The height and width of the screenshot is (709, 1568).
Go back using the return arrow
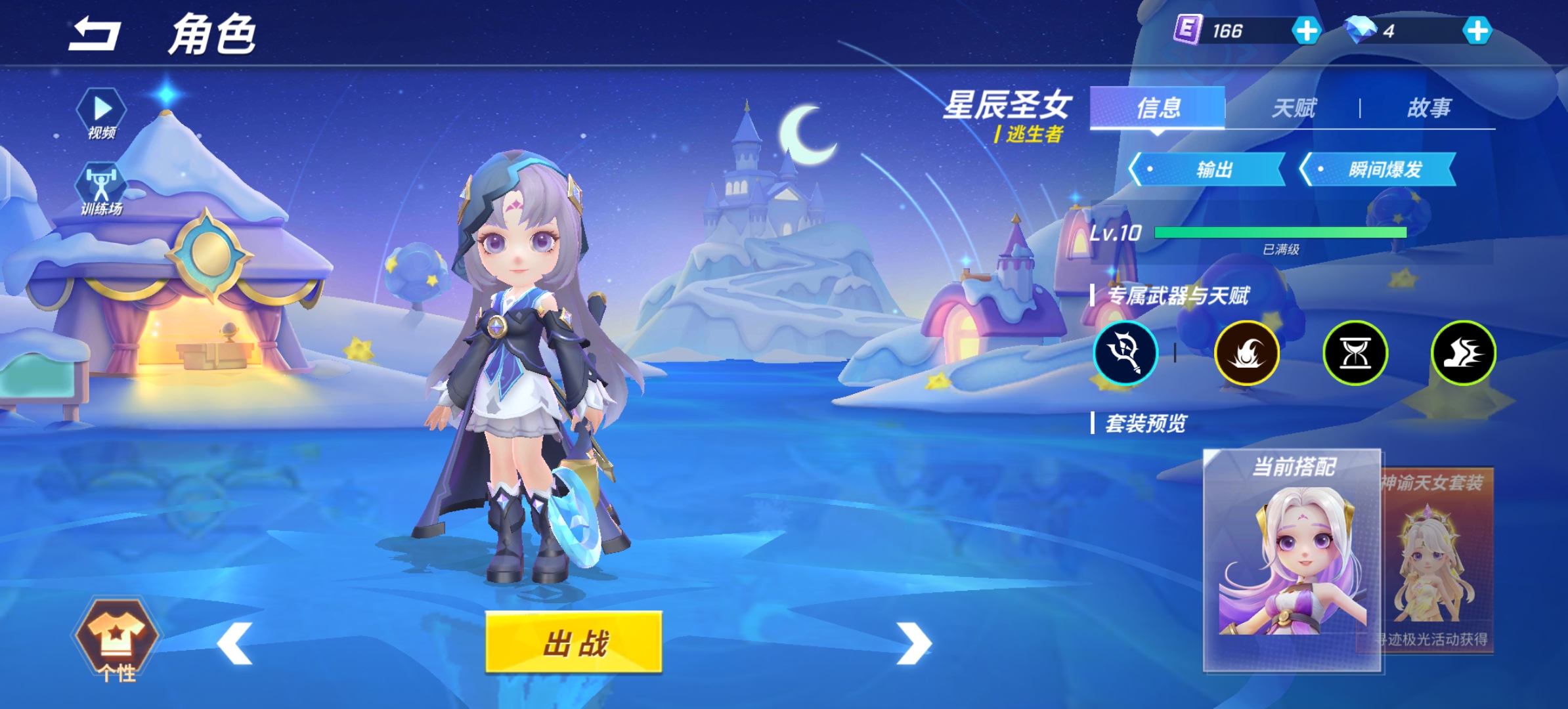95,34
